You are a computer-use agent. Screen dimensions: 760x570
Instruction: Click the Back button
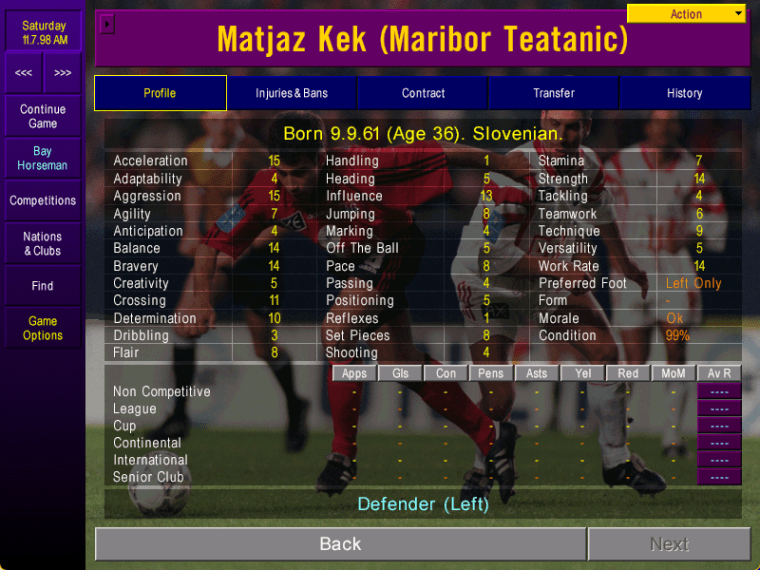340,544
